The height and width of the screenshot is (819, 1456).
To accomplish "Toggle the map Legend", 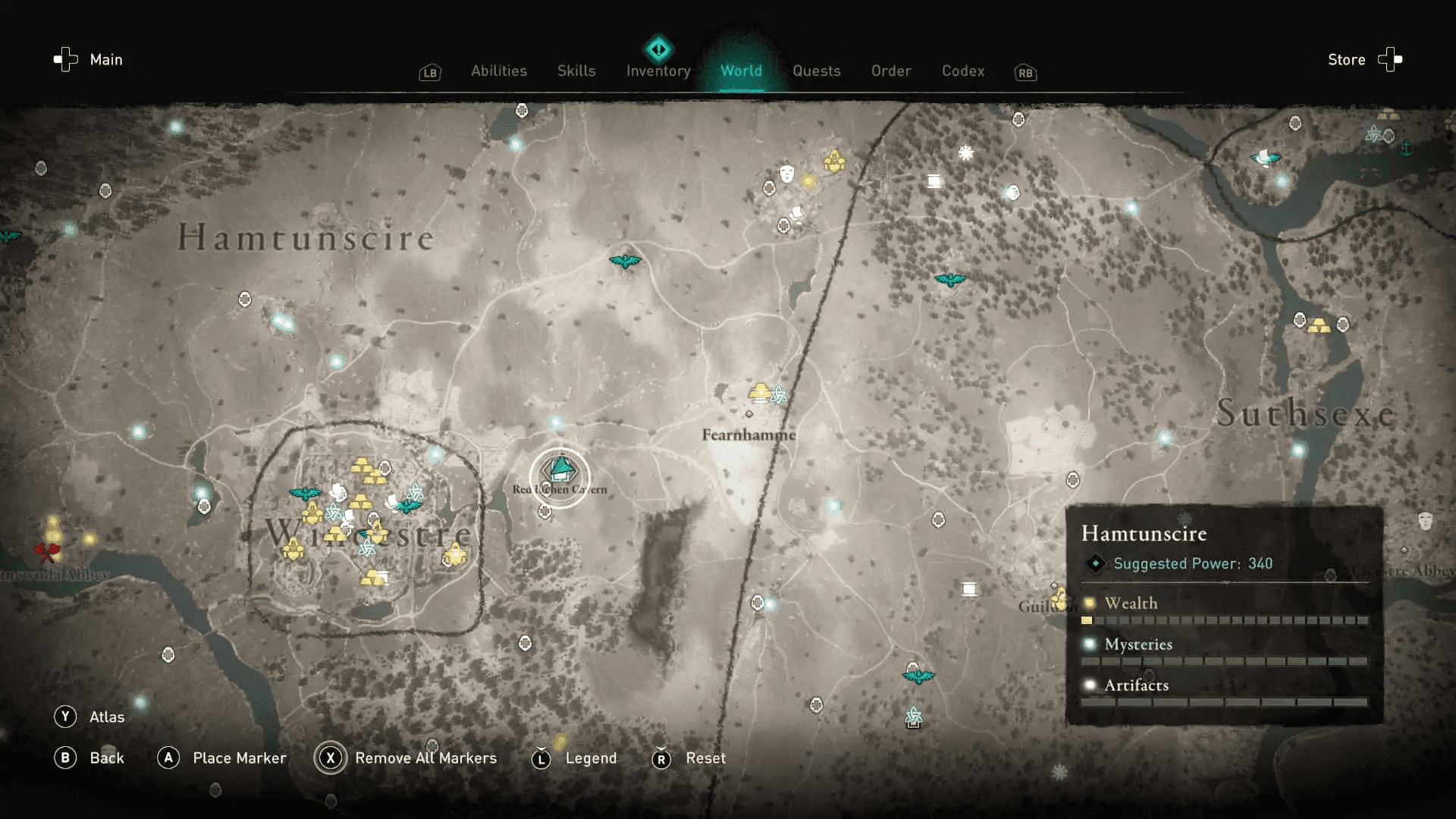I will (590, 758).
